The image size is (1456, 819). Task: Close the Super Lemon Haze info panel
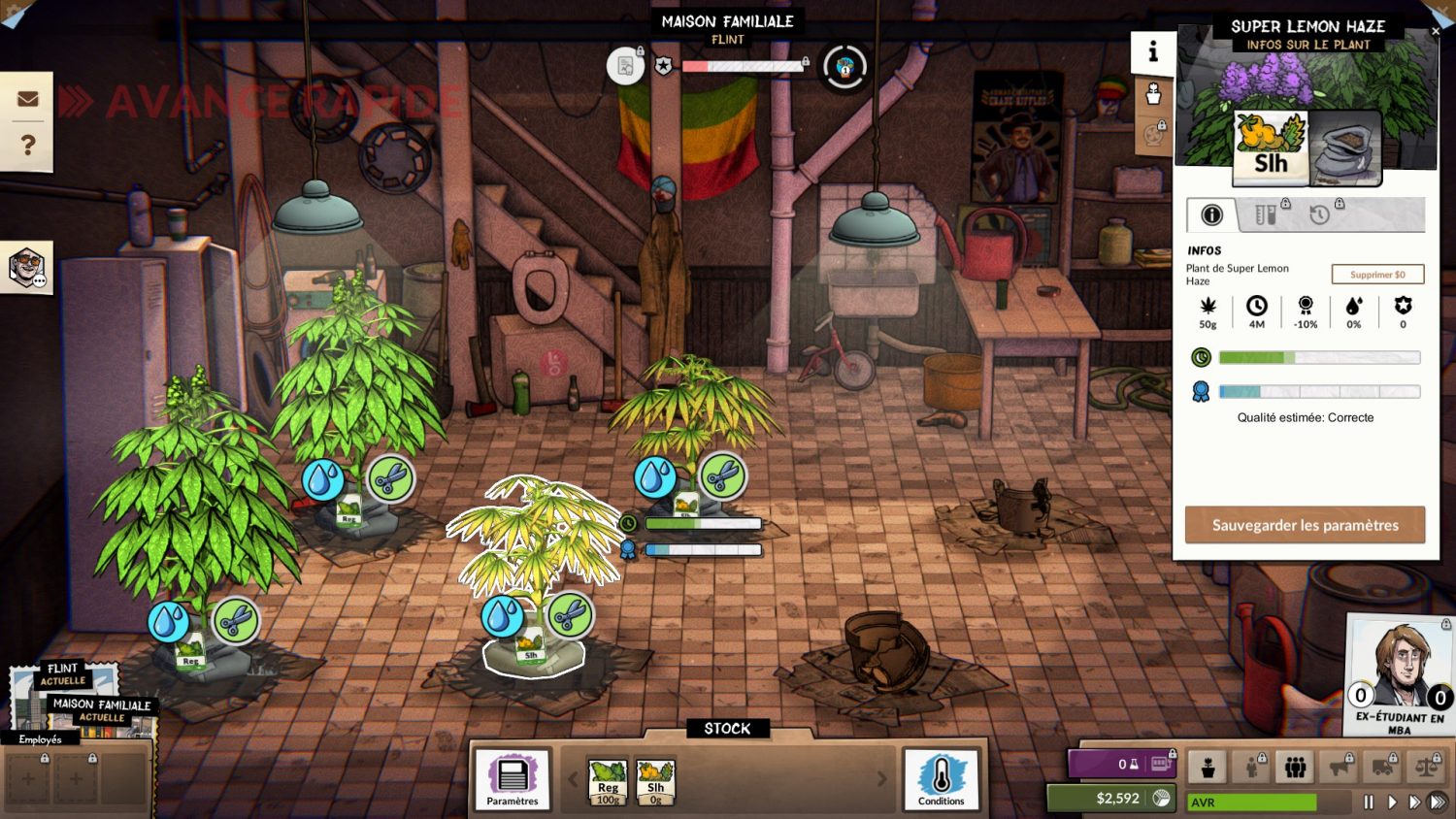(1436, 31)
